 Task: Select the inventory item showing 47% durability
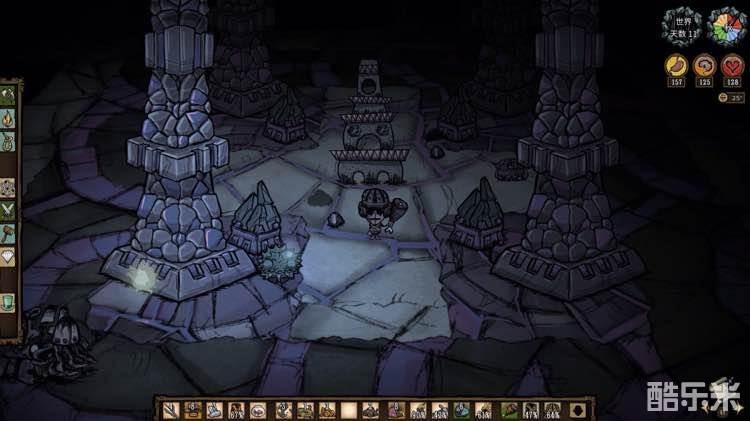pyautogui.click(x=531, y=409)
